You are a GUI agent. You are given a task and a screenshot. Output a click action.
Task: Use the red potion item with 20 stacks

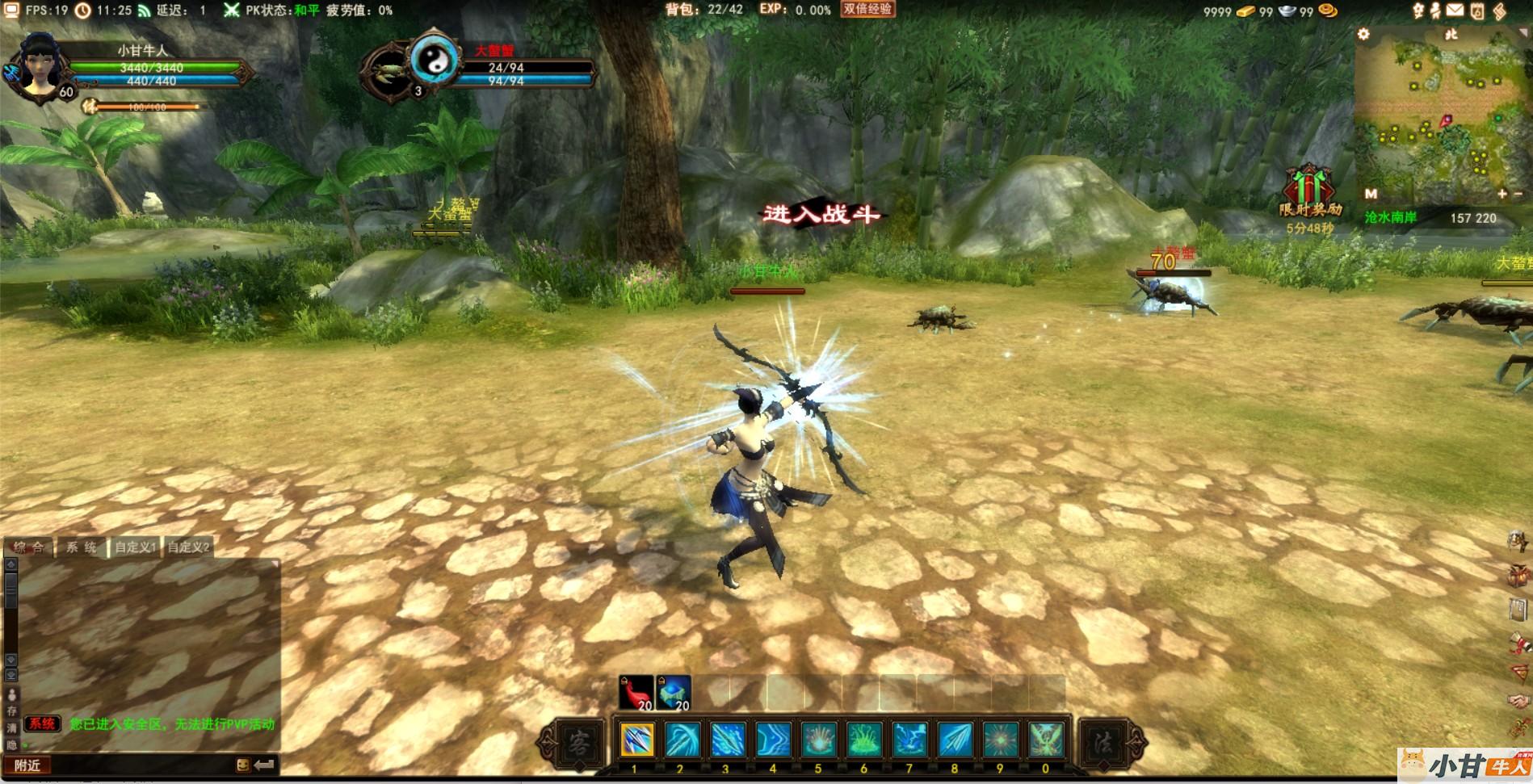[x=636, y=693]
